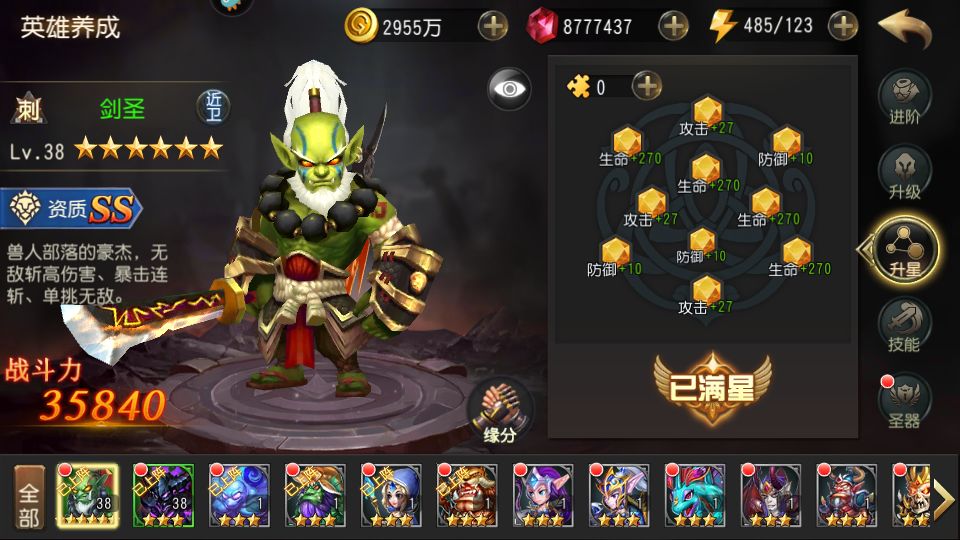Go back using the golden return arrow
The image size is (960, 540).
[904, 27]
